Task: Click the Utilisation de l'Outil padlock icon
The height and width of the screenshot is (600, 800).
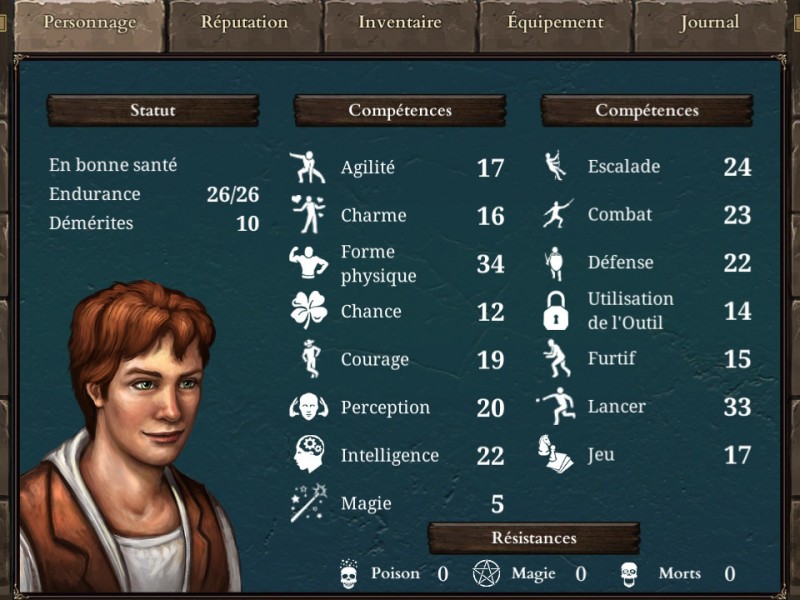Action: point(555,311)
